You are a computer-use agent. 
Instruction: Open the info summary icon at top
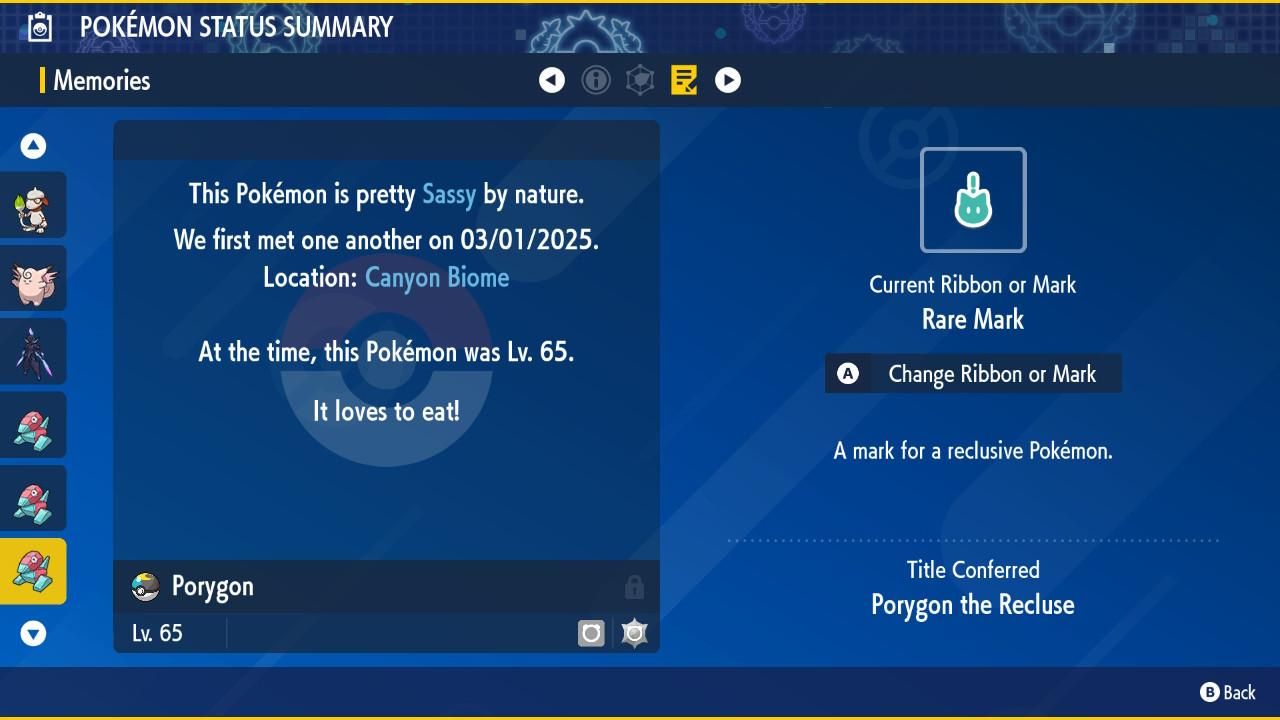coord(596,80)
